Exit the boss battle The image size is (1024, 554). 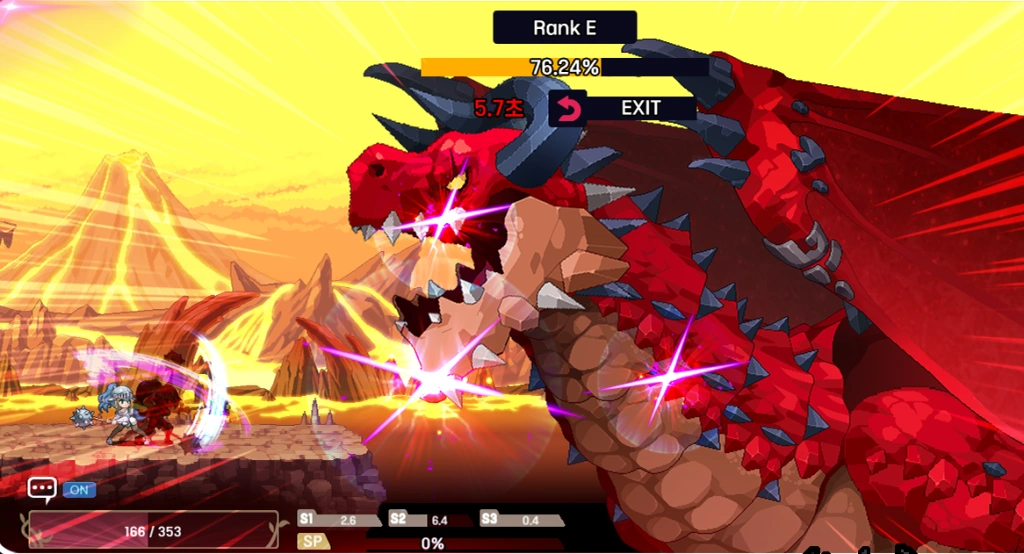click(622, 108)
